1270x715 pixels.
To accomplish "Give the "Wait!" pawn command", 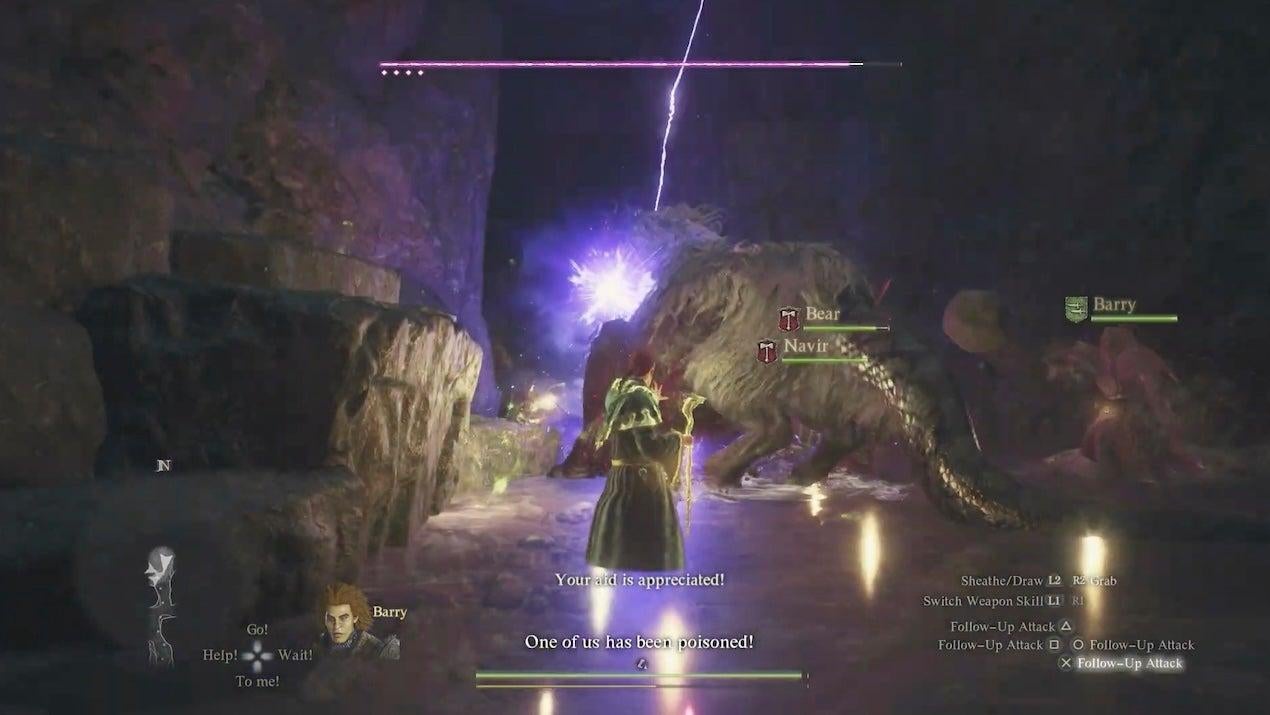I will pyautogui.click(x=296, y=655).
